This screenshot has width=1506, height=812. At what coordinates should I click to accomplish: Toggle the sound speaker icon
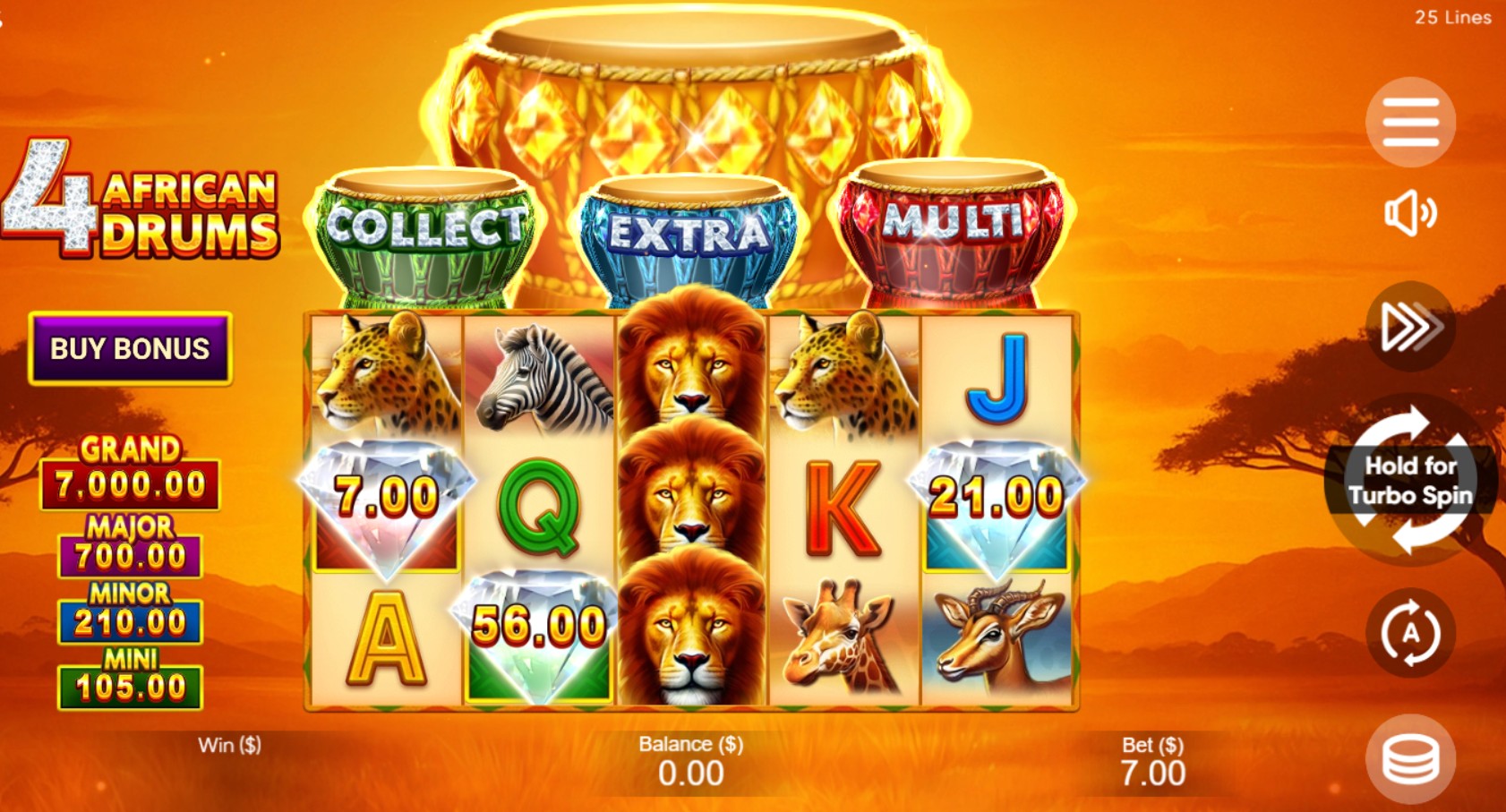coord(1410,213)
